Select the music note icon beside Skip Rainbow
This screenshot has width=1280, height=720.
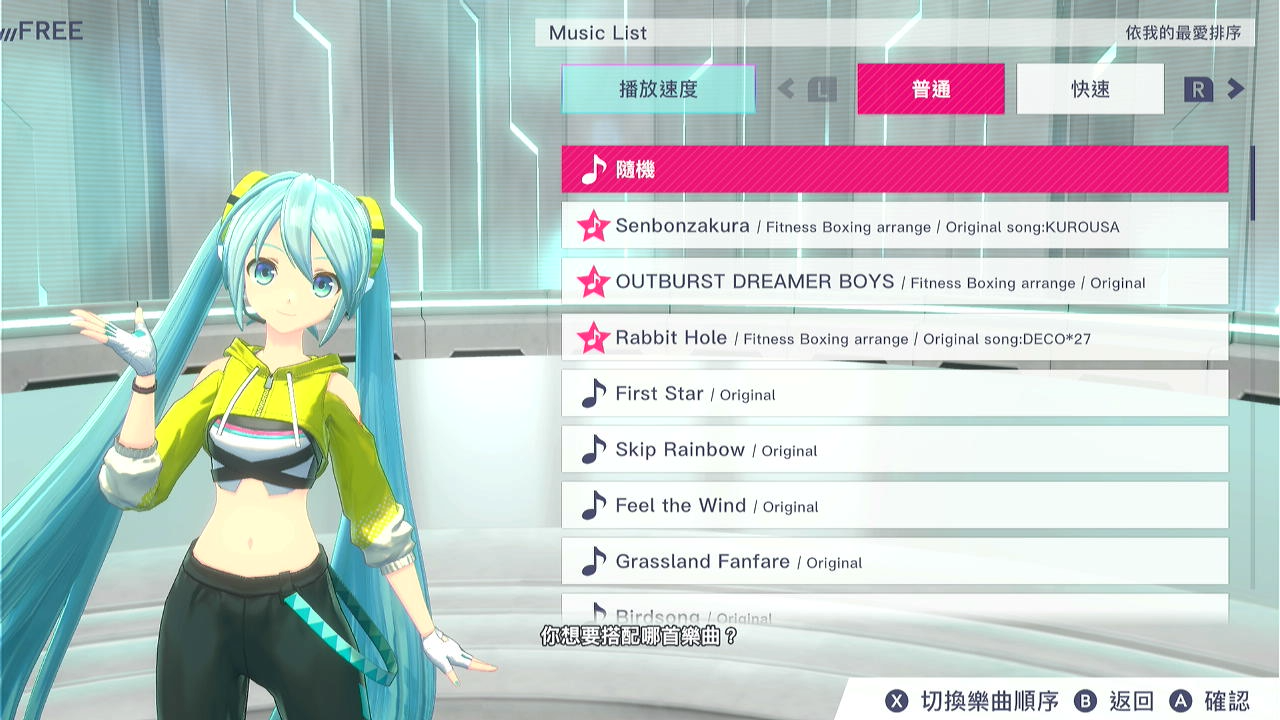[593, 449]
